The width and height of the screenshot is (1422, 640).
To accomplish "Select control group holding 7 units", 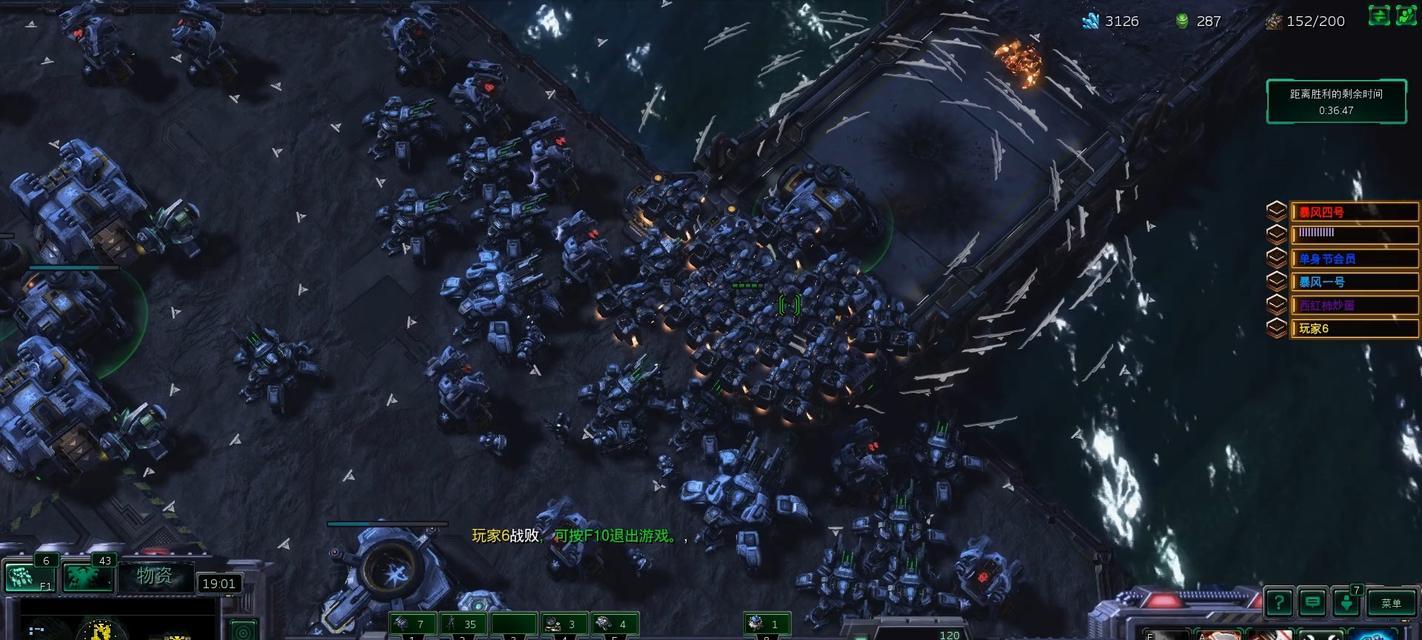I will (412, 625).
